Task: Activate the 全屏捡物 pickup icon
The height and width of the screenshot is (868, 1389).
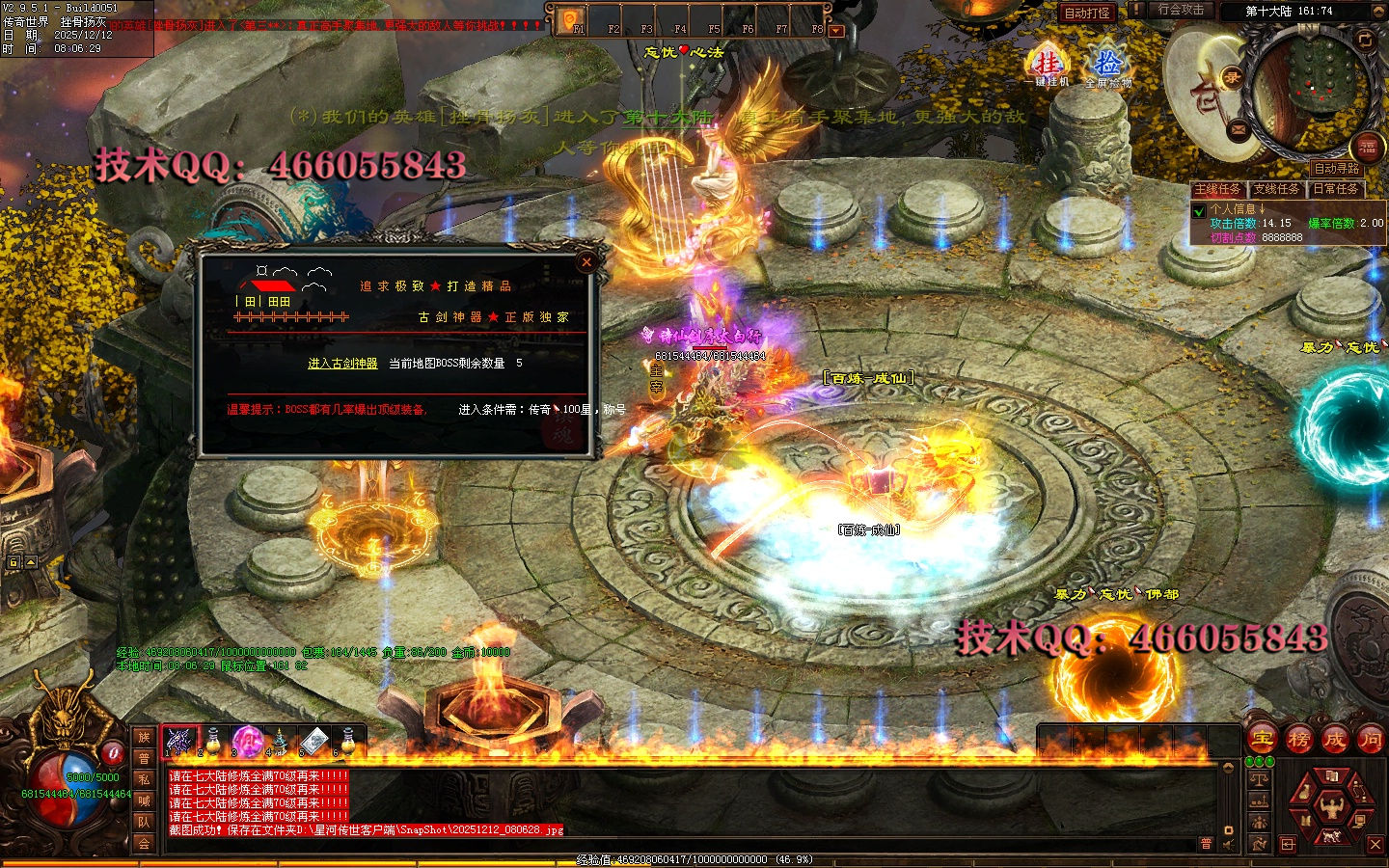Action: tap(1107, 67)
